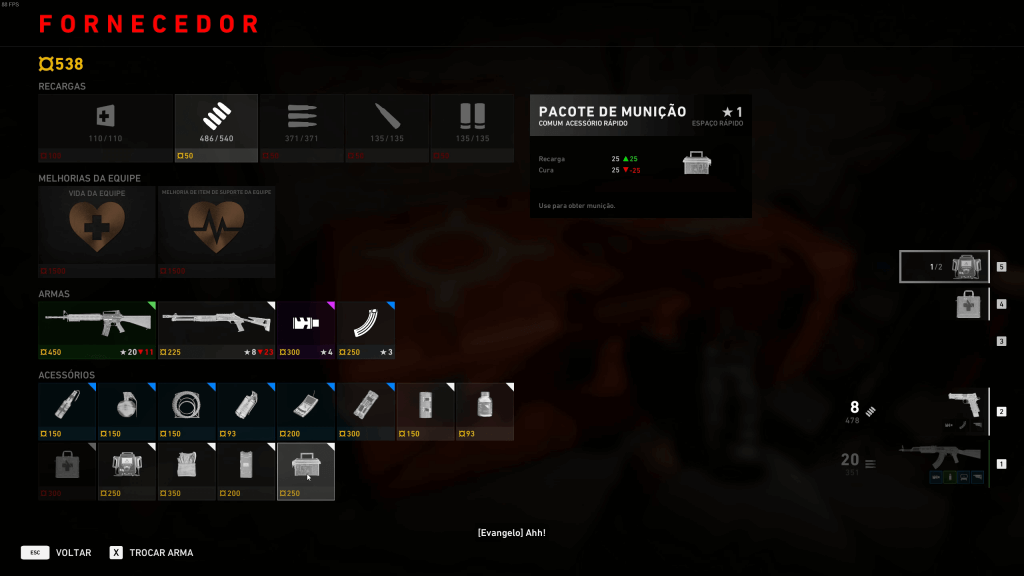Purchase the shotgun priced at 225
This screenshot has width=1024, height=576.
click(216, 329)
